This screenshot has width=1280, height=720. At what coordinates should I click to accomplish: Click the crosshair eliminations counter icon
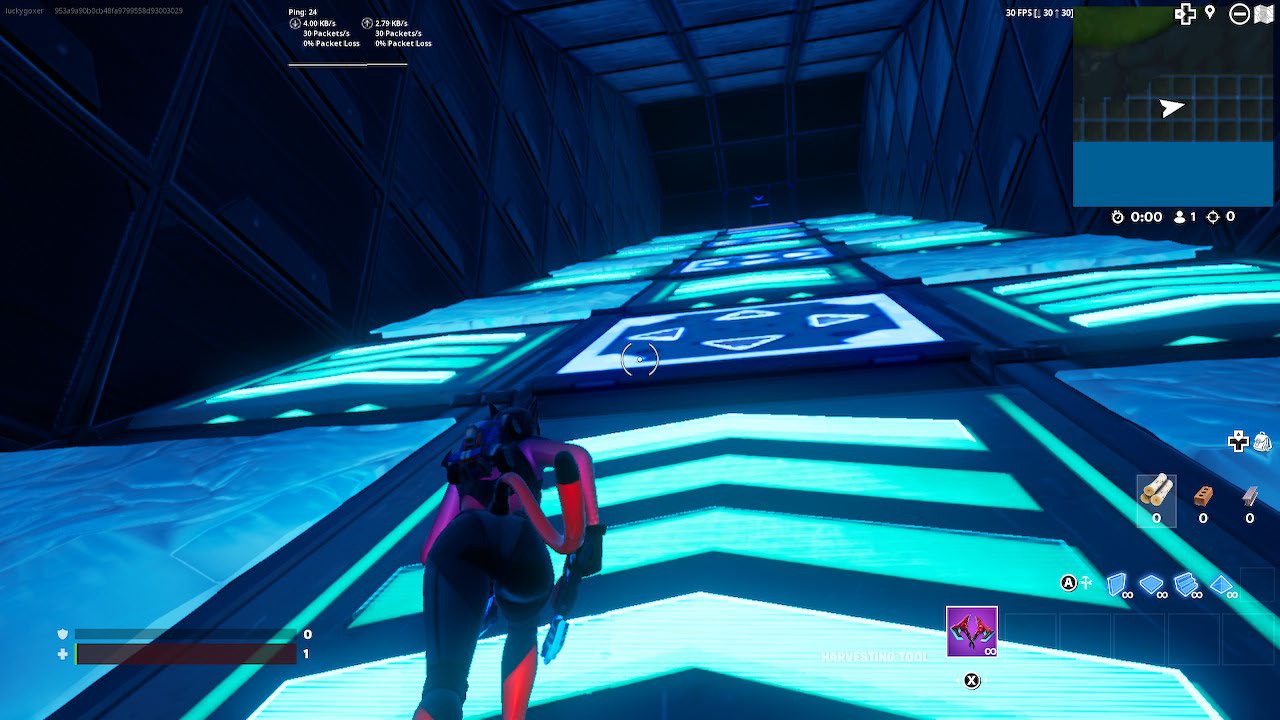click(1214, 217)
